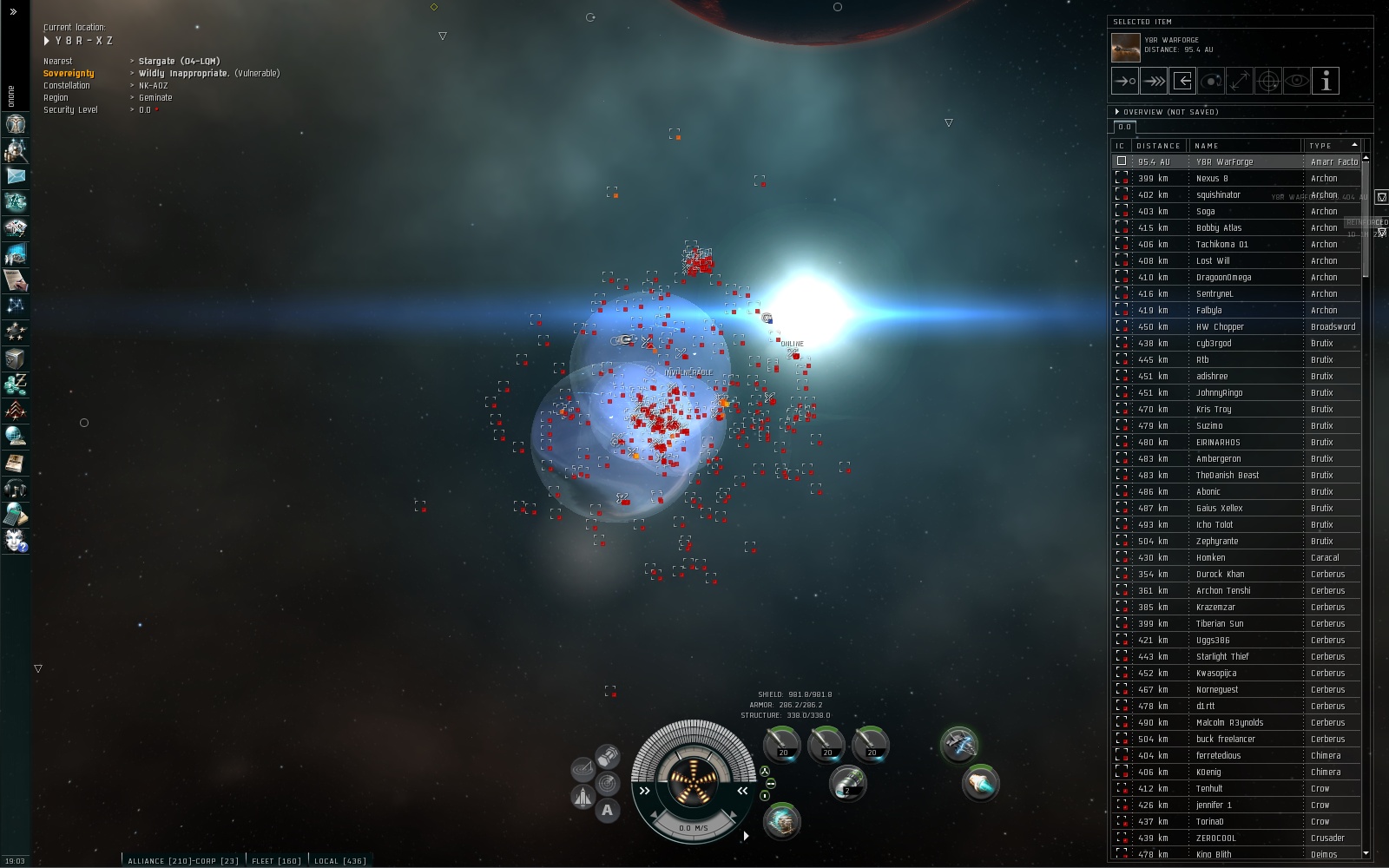Open the jukebox headphones icon
Screen dimensions: 1389x868
click(16, 489)
